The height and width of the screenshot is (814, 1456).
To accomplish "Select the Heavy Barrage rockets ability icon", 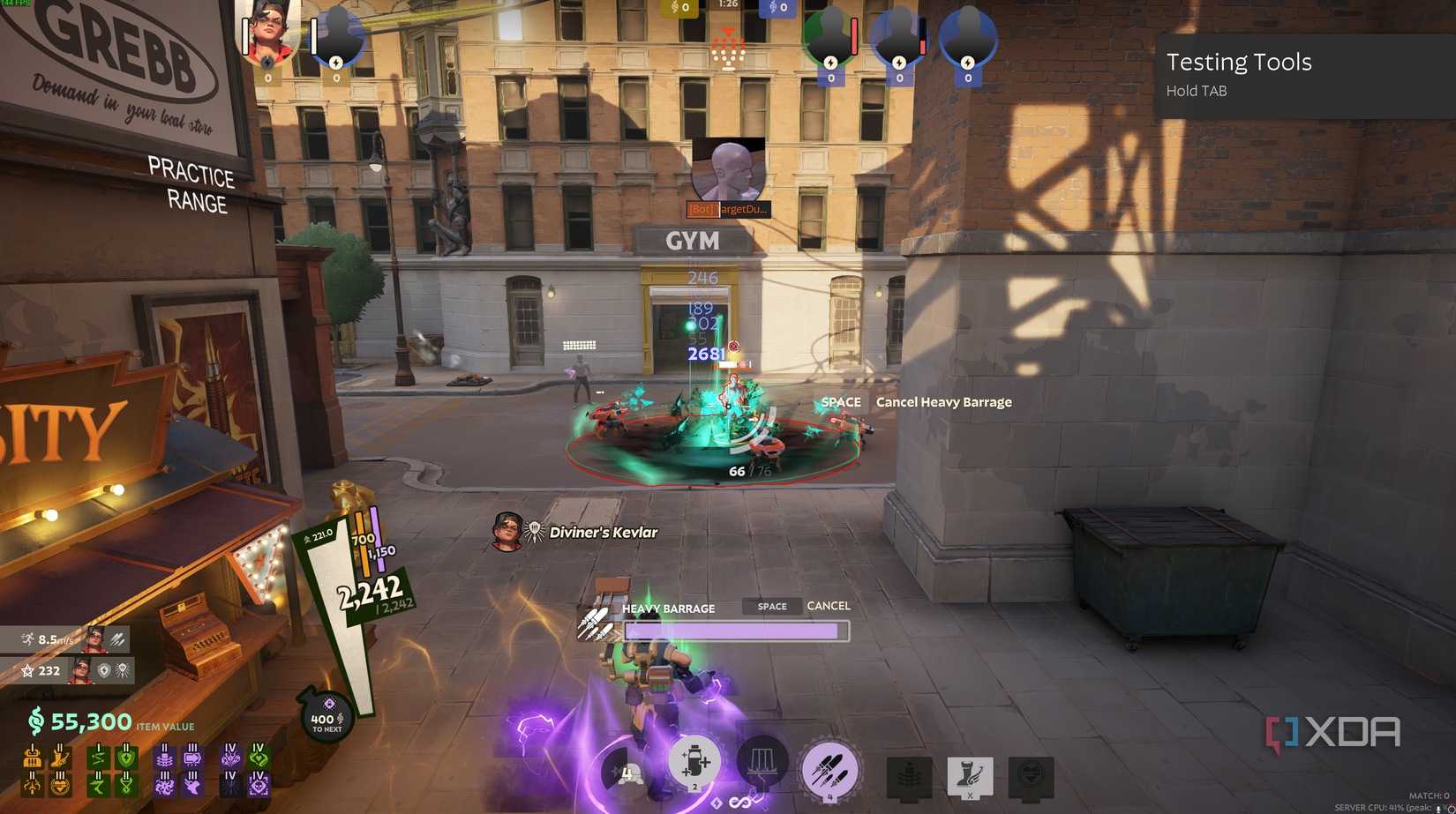I will pos(831,769).
